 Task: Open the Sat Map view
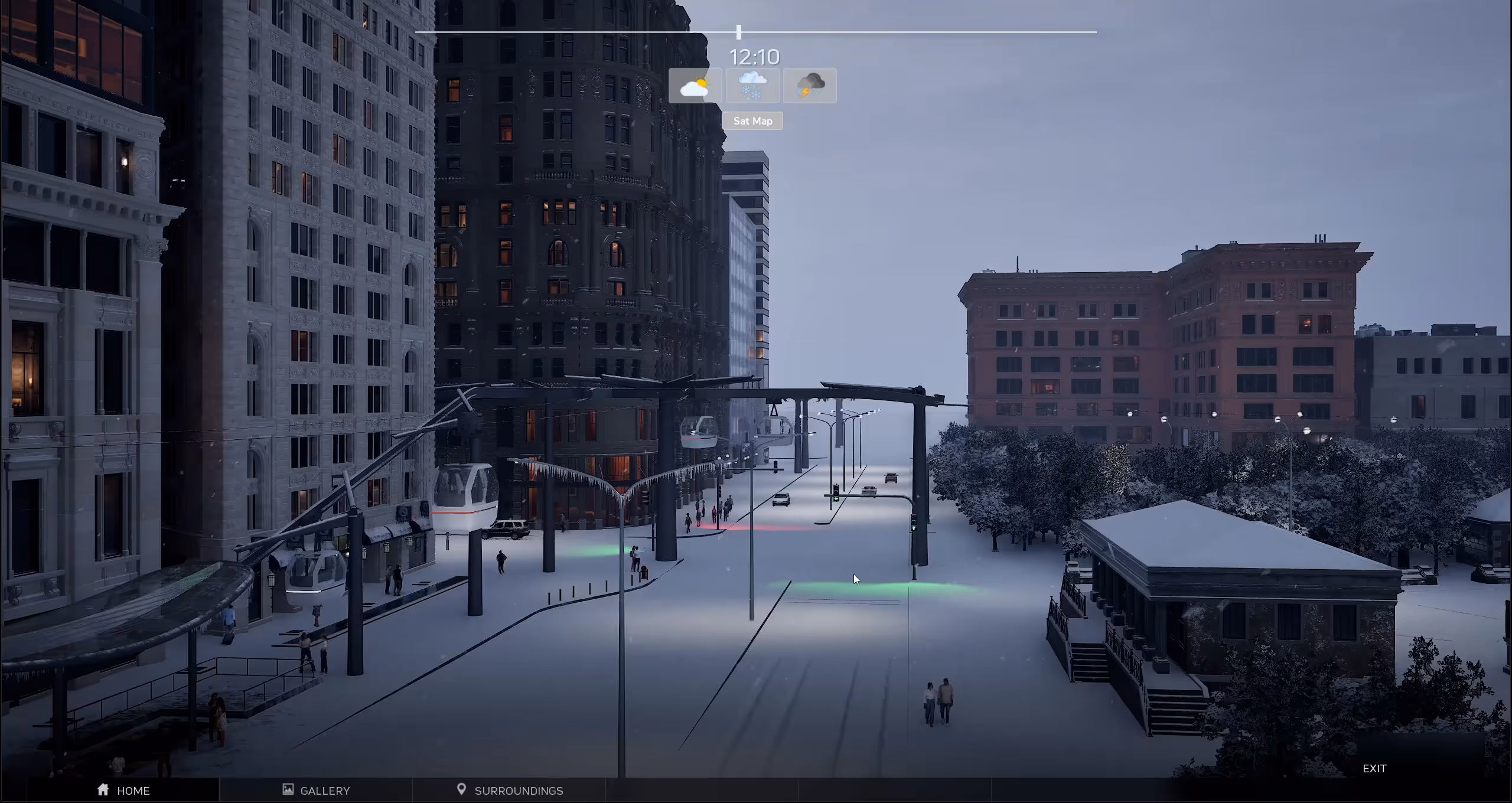pyautogui.click(x=752, y=121)
